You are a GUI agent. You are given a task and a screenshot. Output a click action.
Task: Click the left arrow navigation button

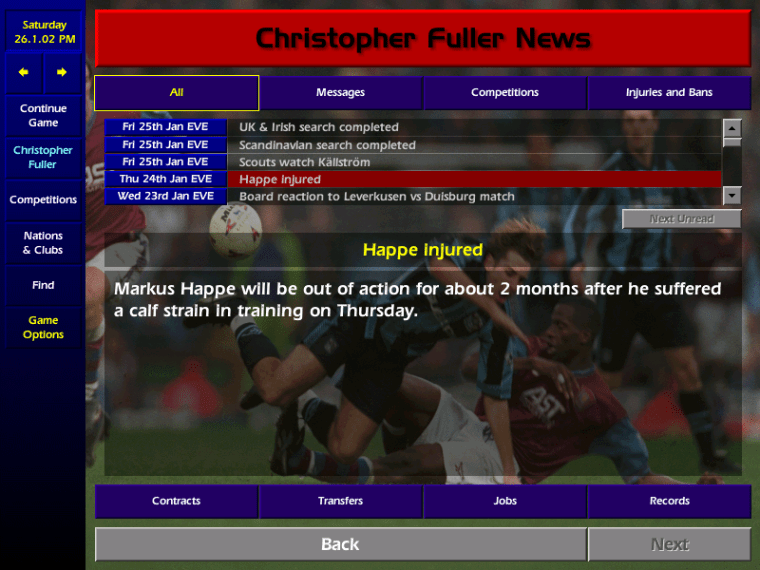click(x=24, y=72)
